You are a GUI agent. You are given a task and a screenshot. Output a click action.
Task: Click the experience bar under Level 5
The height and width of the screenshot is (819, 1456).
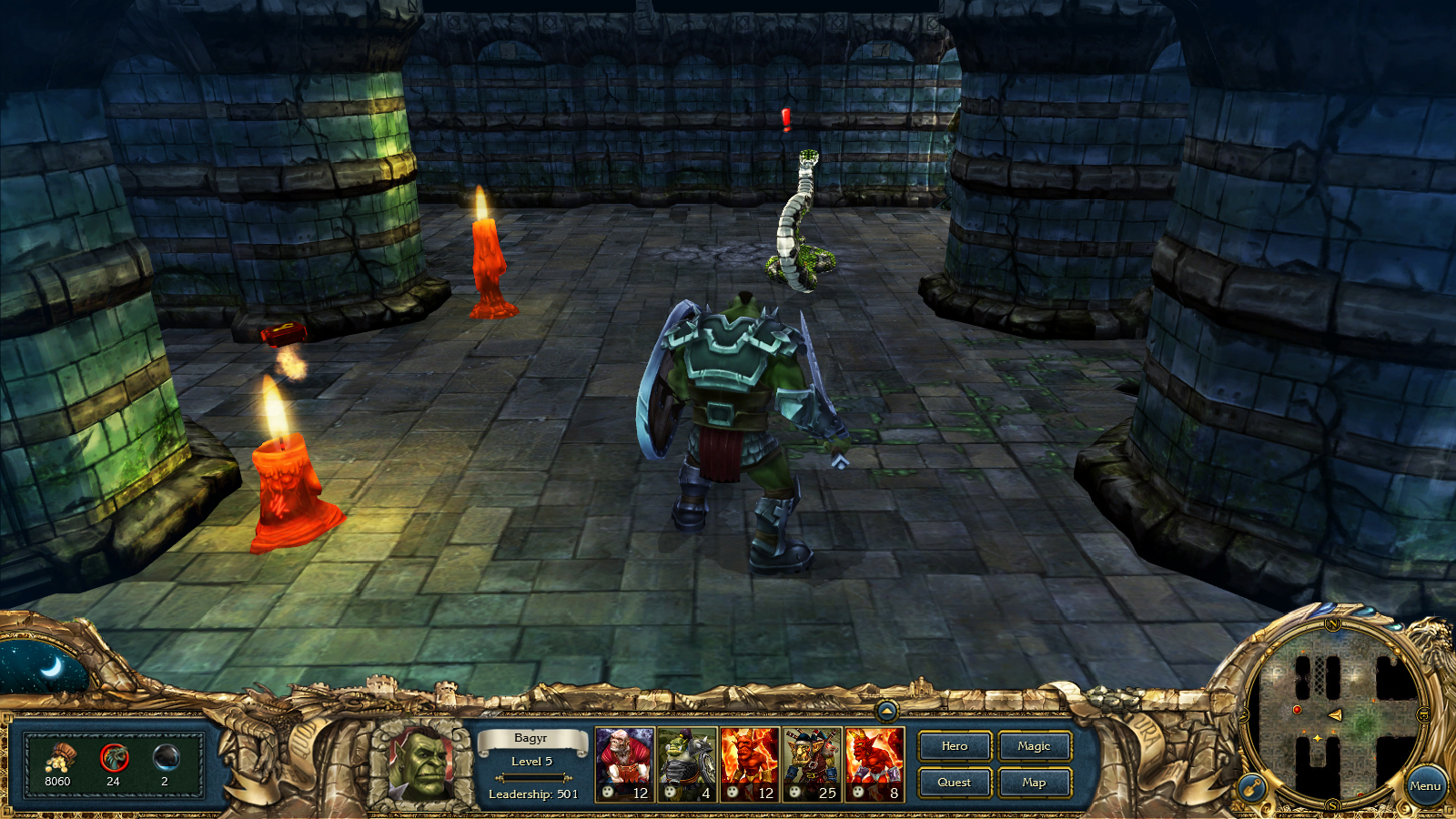click(x=533, y=778)
